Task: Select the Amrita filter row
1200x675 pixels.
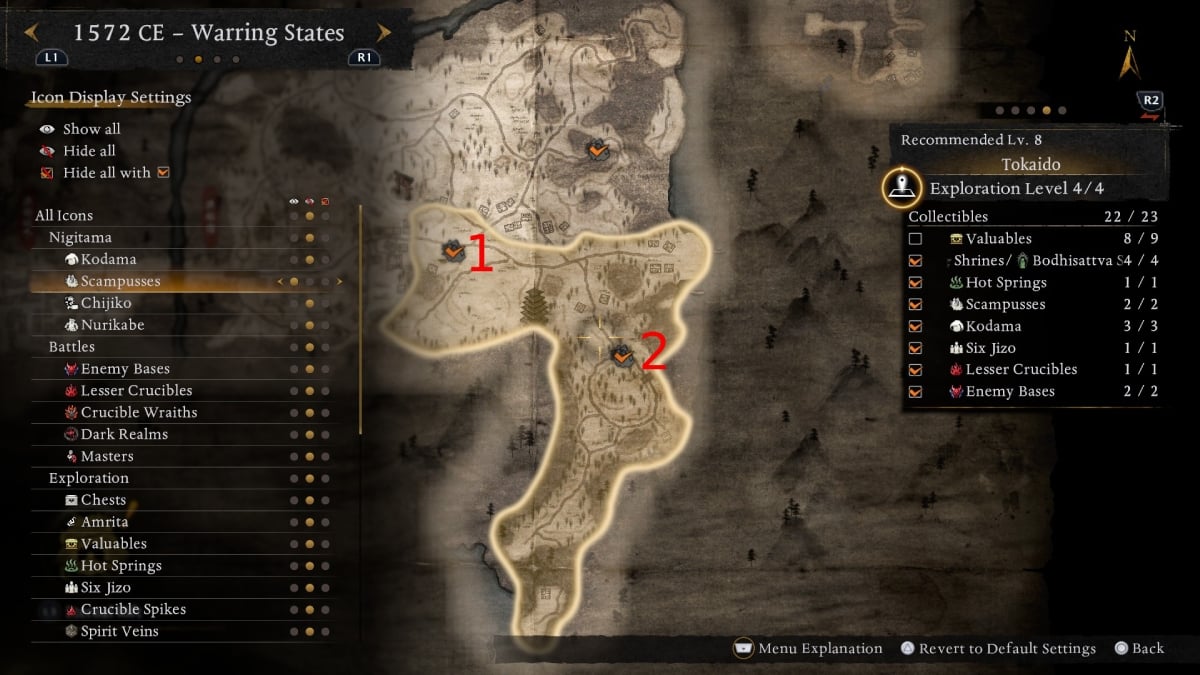Action: pyautogui.click(x=104, y=522)
